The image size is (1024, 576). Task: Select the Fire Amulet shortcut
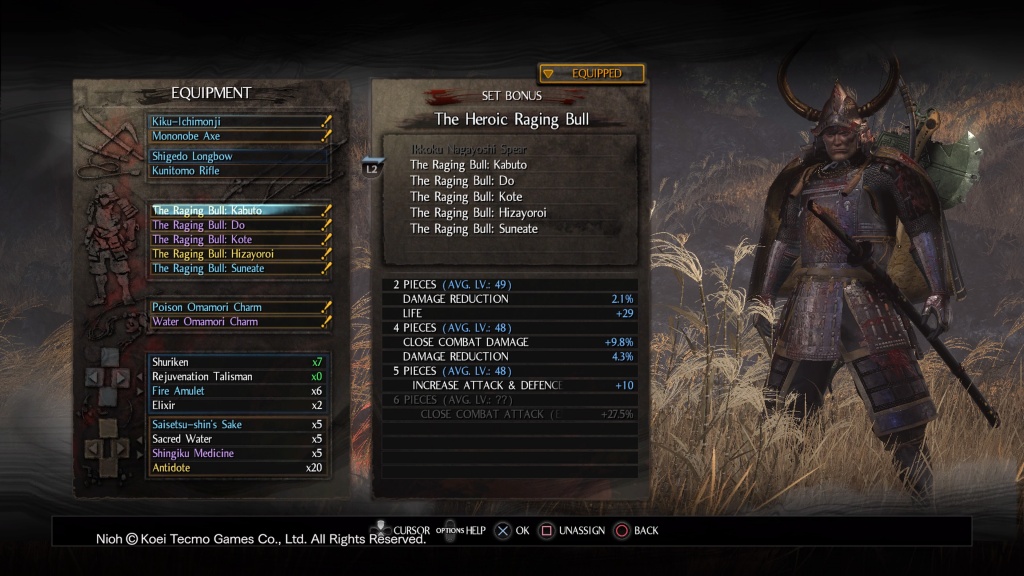pos(238,391)
